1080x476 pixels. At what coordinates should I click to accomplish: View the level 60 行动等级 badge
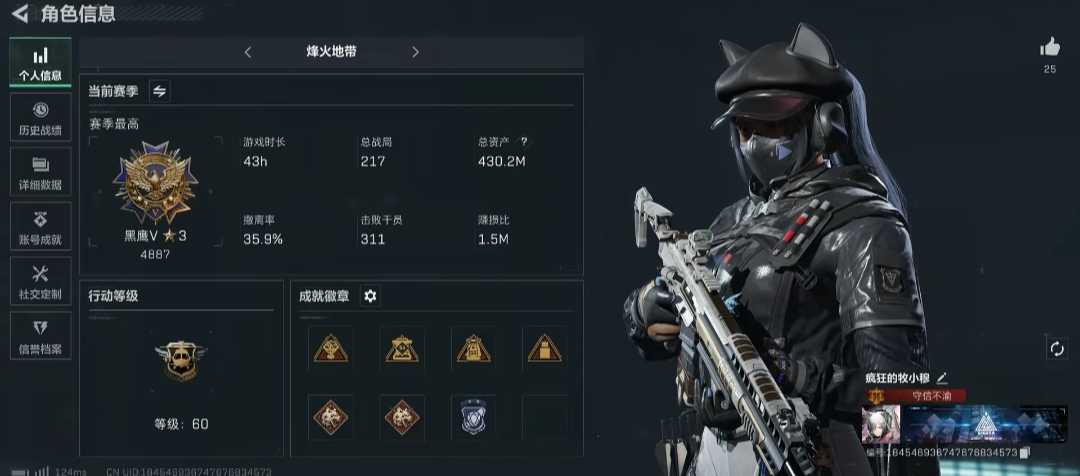(182, 361)
